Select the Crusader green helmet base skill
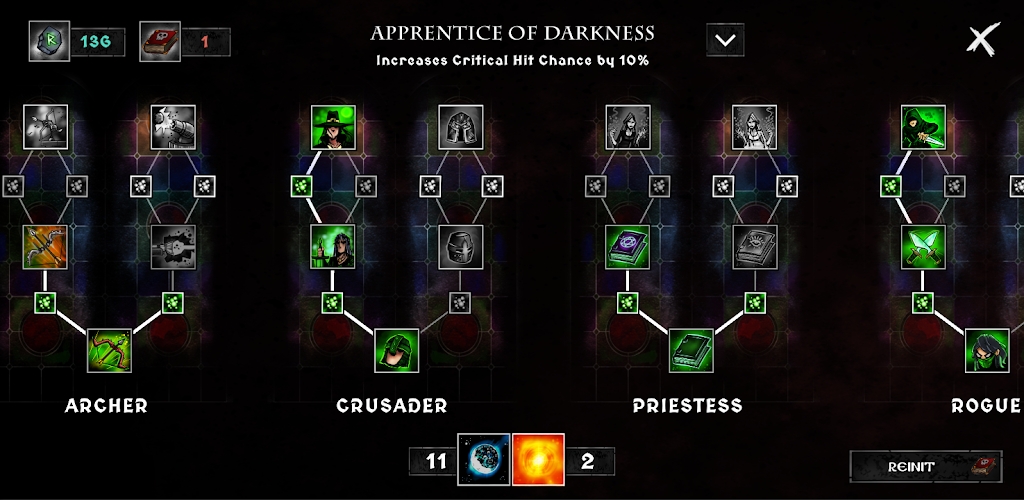The width and height of the screenshot is (1024, 500). click(x=397, y=351)
